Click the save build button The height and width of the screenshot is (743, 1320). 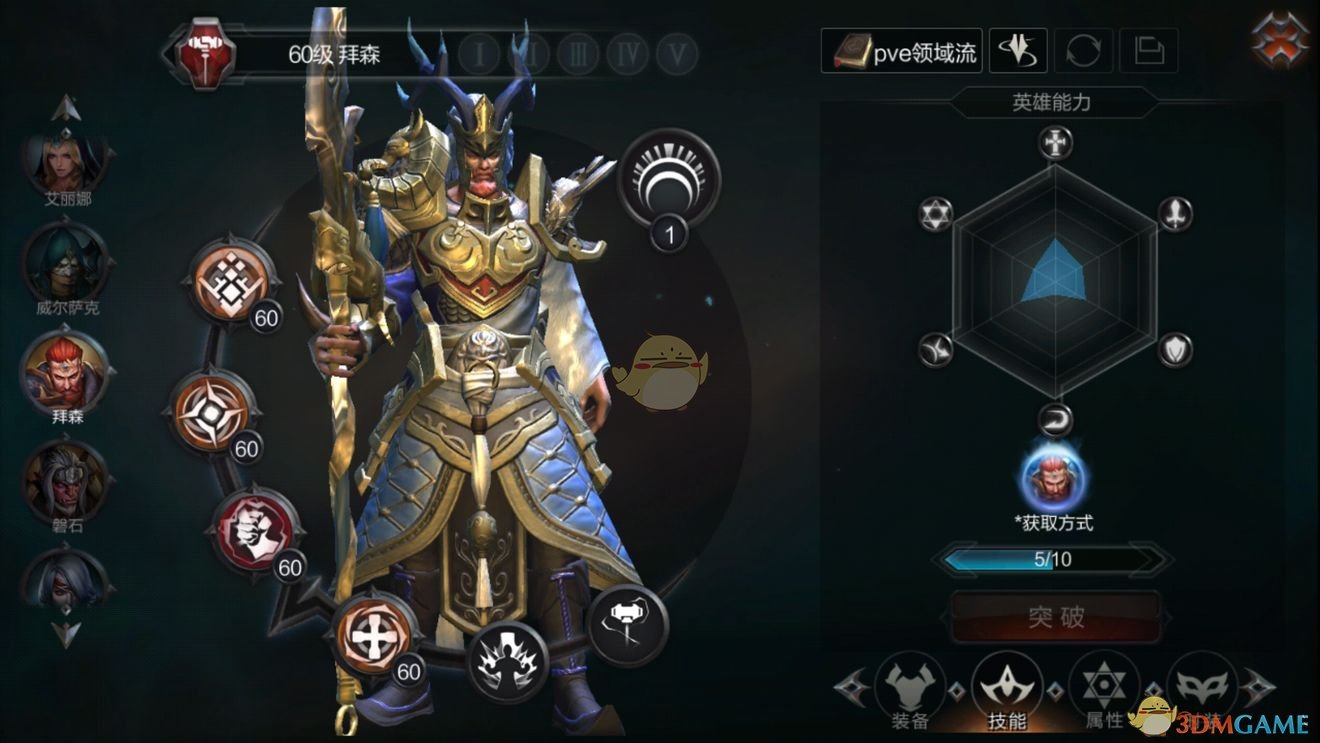coord(1148,51)
